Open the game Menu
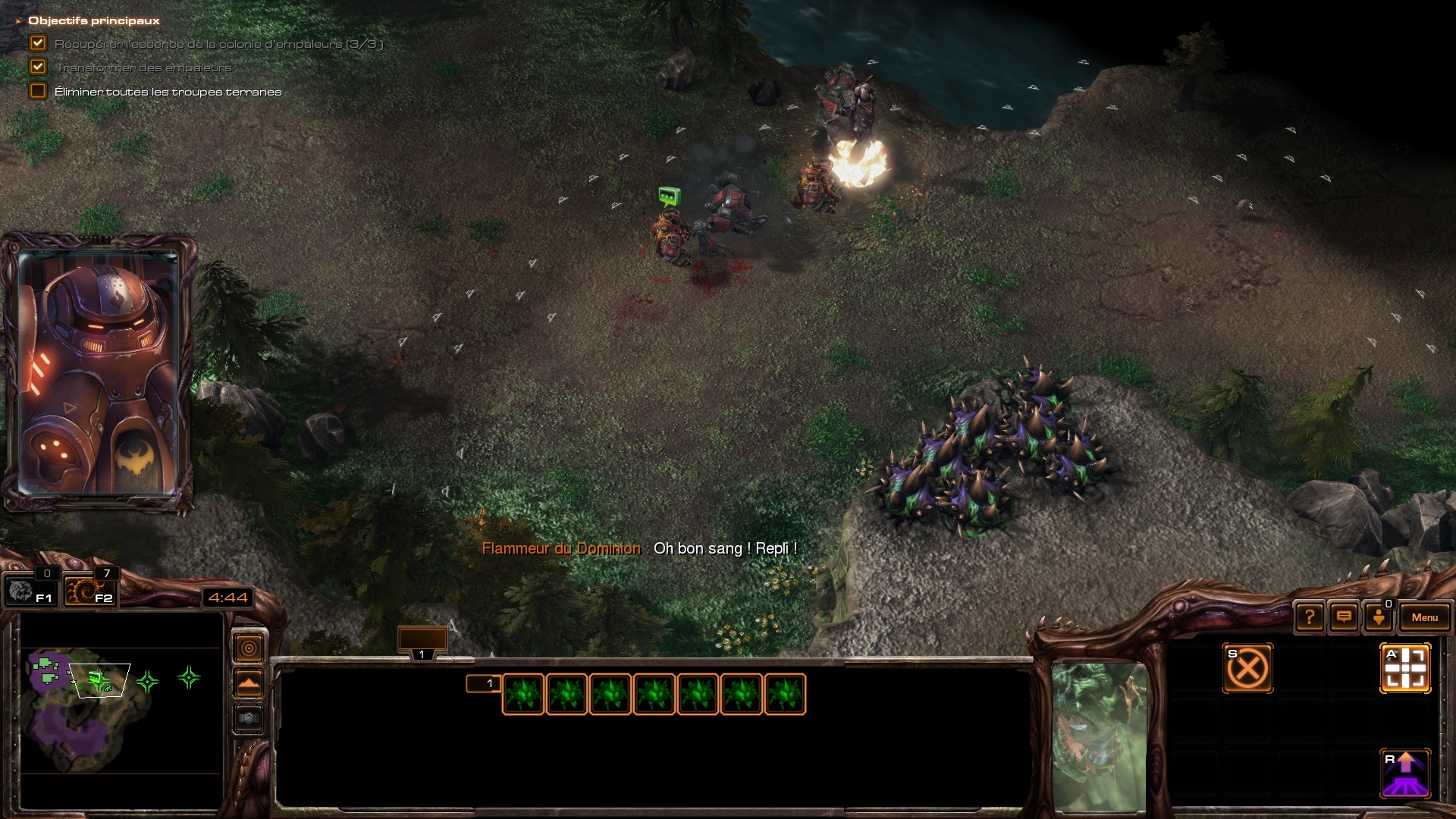This screenshot has width=1456, height=819. click(1424, 617)
